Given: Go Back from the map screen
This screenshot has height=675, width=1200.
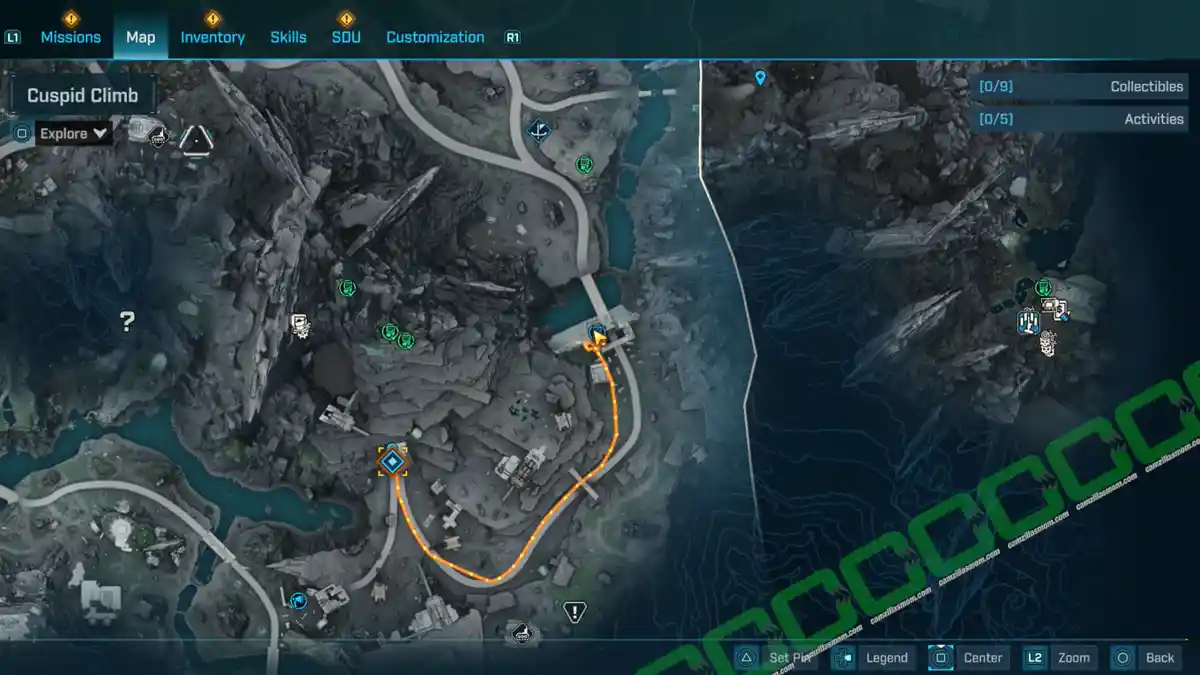Looking at the screenshot, I should 1146,657.
